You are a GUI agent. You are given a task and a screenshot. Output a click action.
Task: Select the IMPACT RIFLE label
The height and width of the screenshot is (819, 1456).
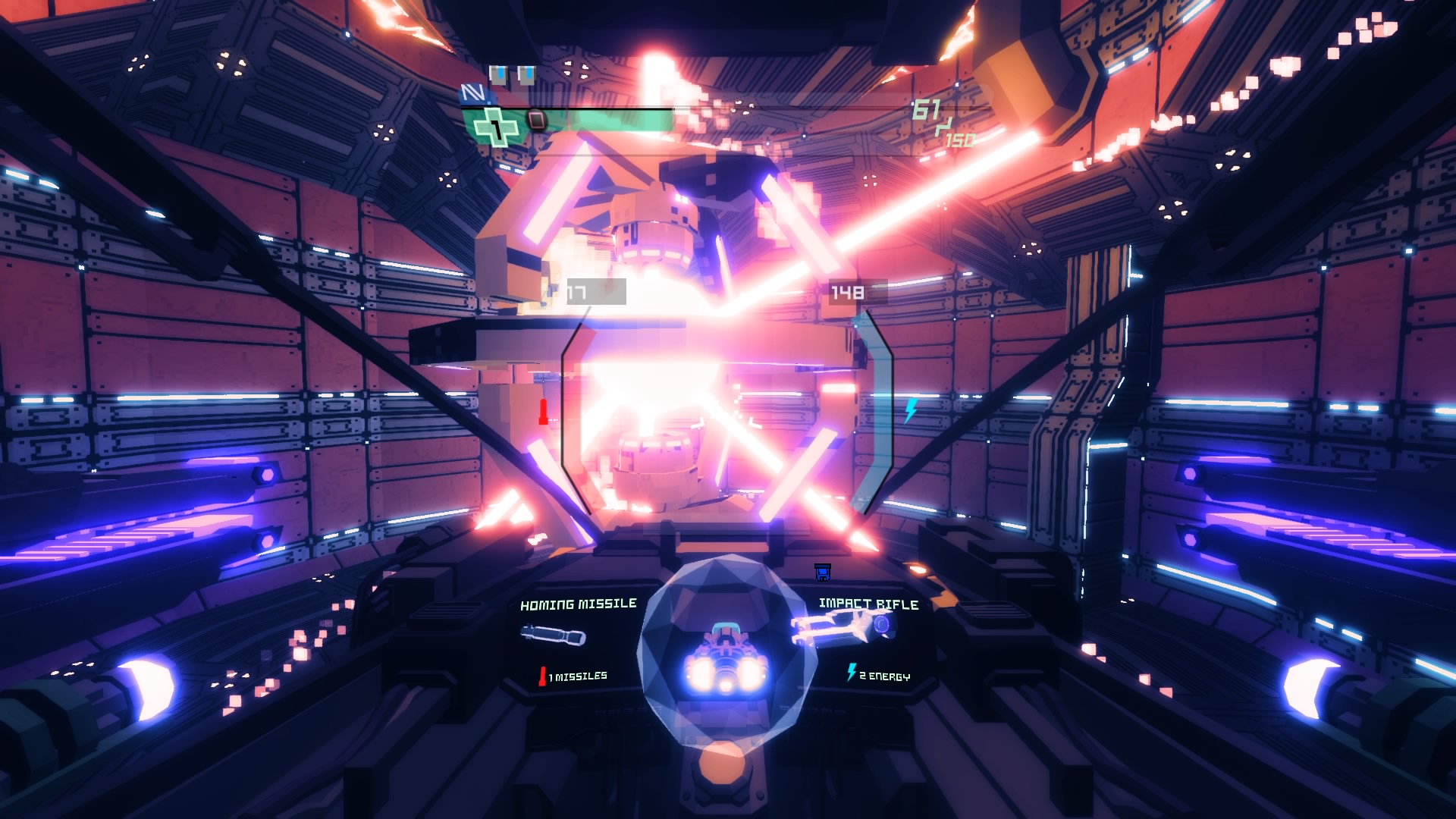coord(868,605)
